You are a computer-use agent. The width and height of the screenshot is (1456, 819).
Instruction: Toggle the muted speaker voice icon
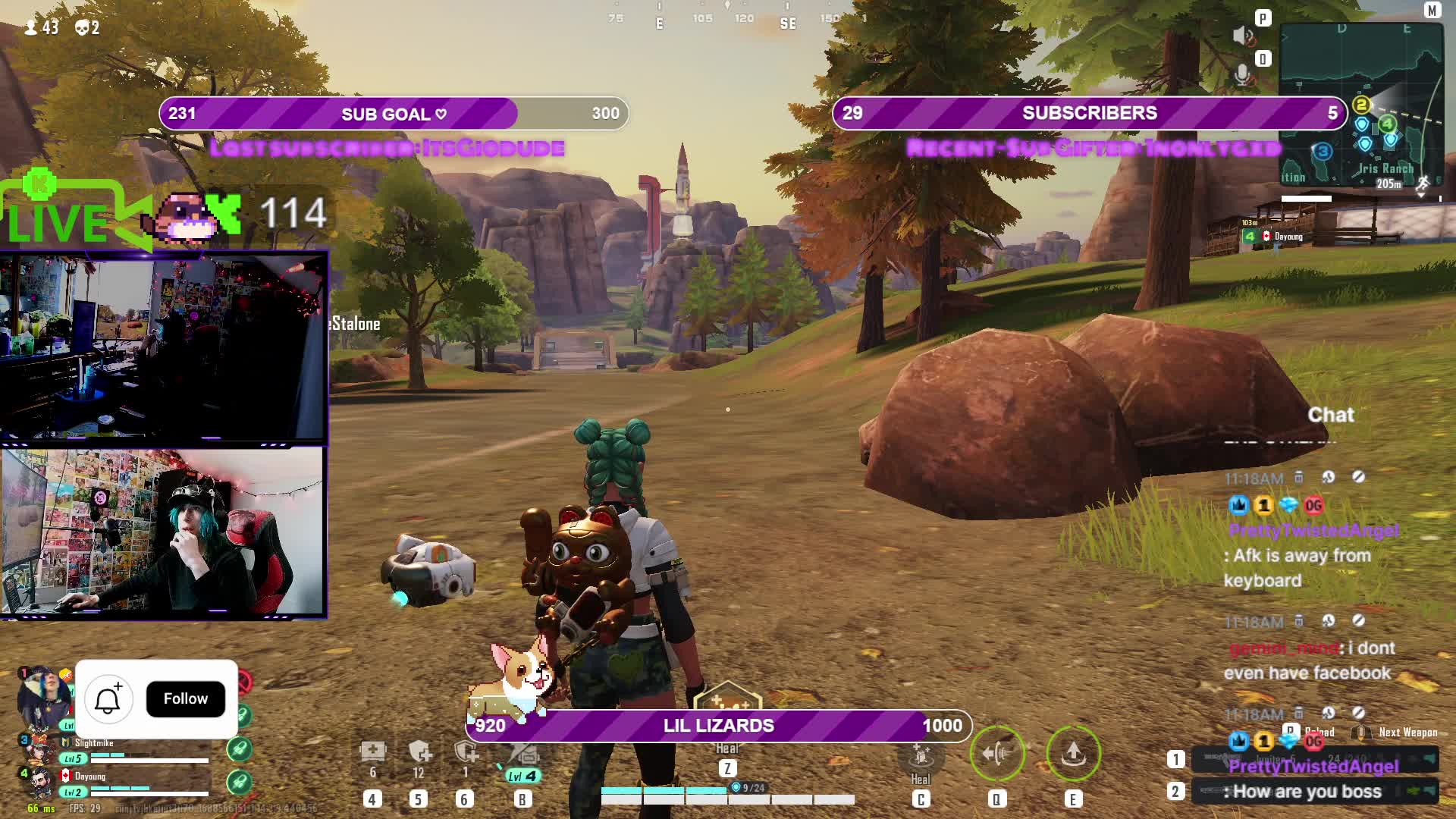[1243, 36]
